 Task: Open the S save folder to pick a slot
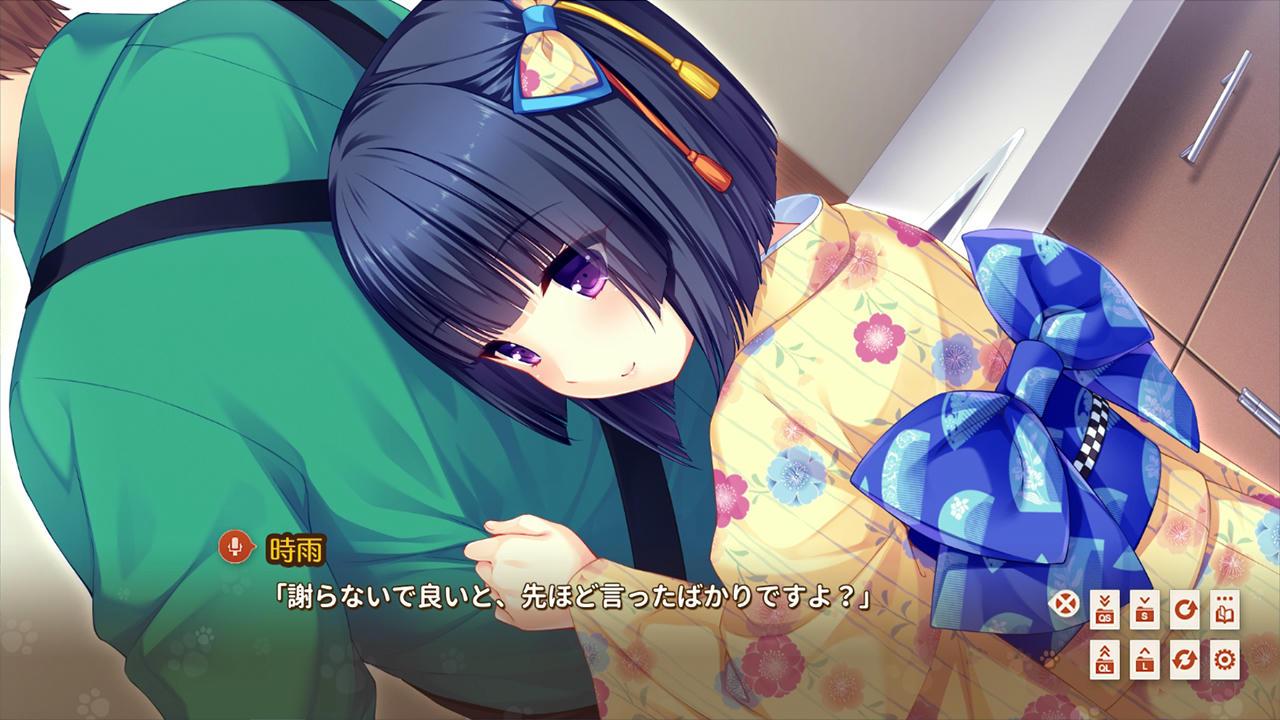(x=1145, y=610)
